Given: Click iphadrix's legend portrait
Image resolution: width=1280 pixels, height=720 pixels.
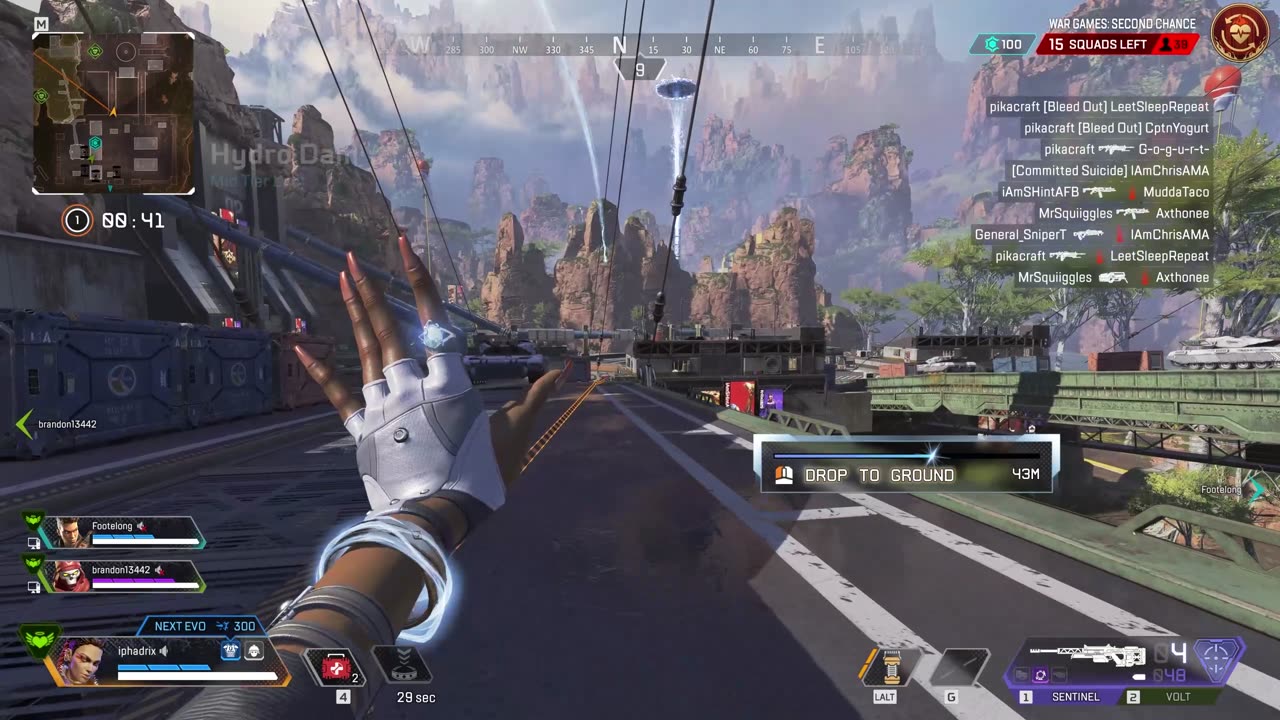Looking at the screenshot, I should [x=82, y=661].
